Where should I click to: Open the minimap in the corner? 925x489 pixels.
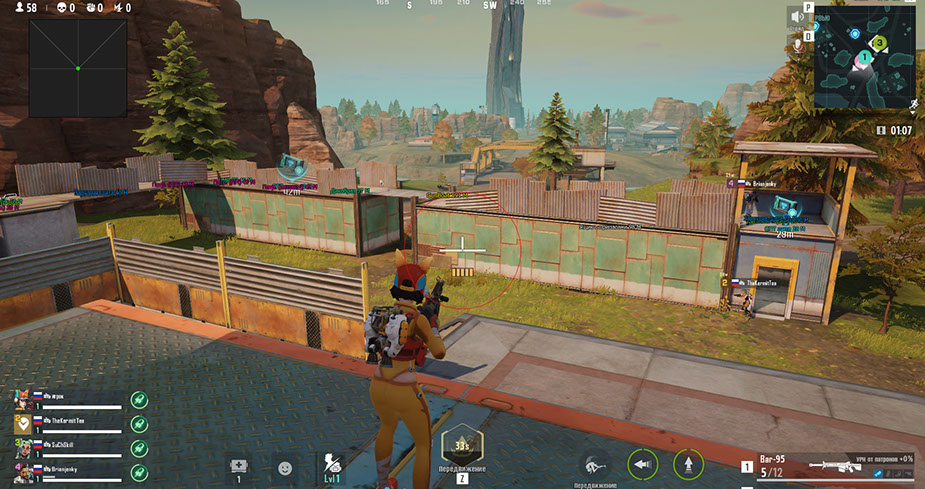pos(864,60)
